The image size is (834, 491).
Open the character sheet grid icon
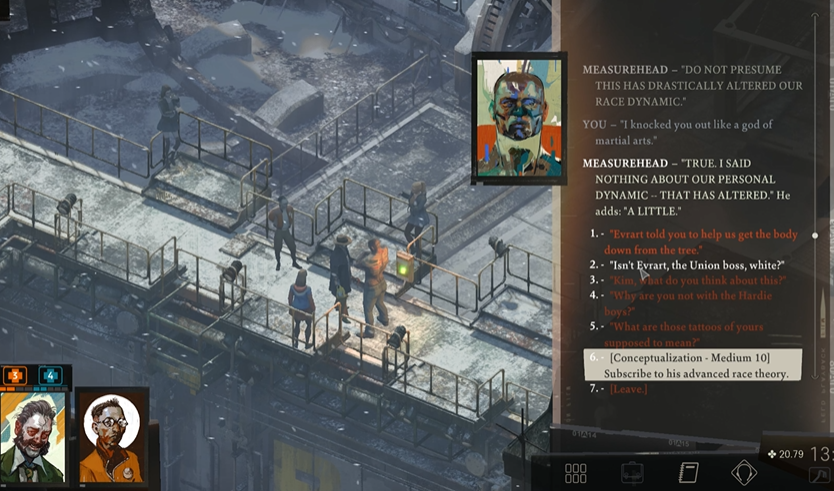click(x=576, y=473)
